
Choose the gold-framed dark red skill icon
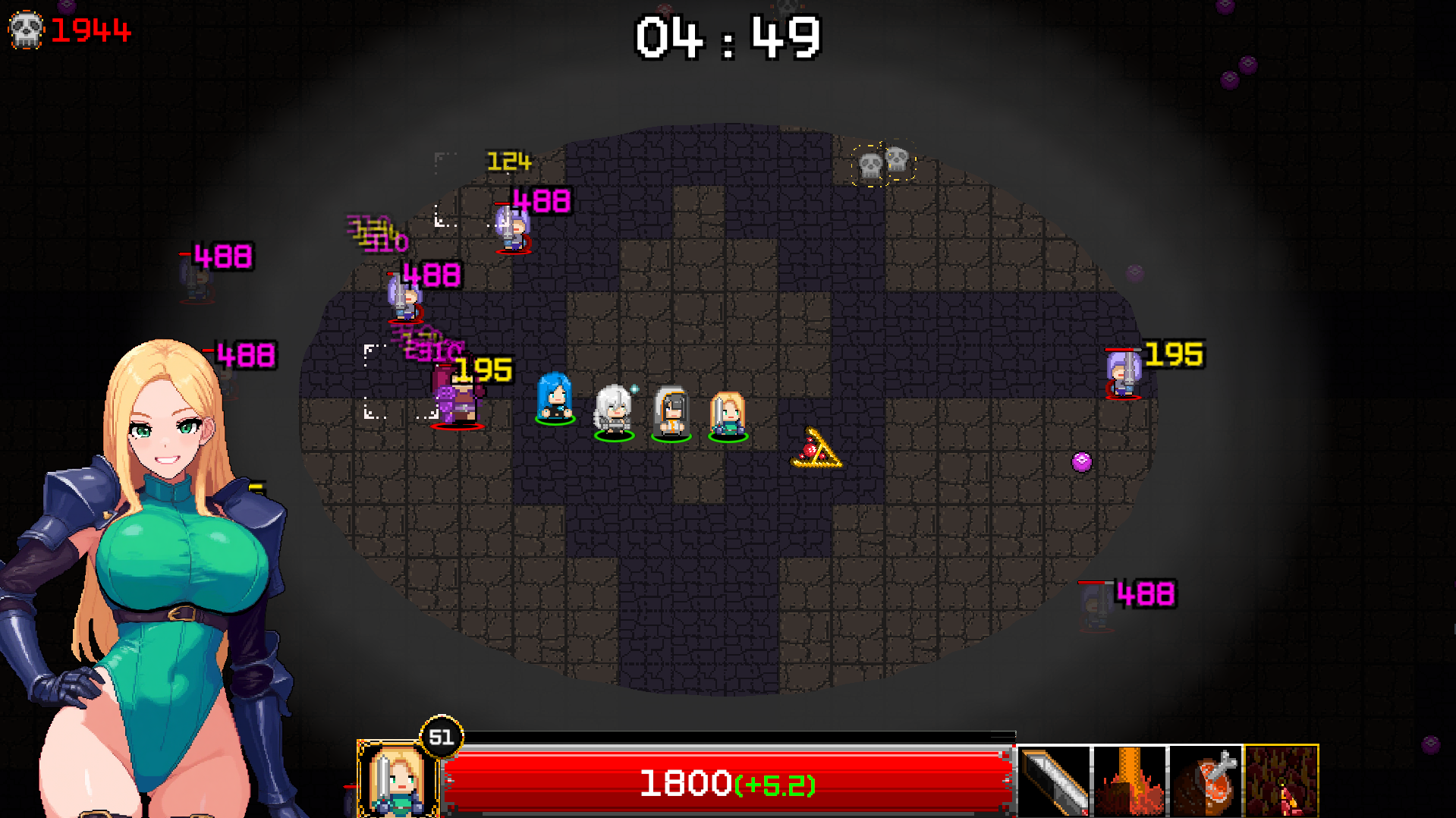point(1281,782)
